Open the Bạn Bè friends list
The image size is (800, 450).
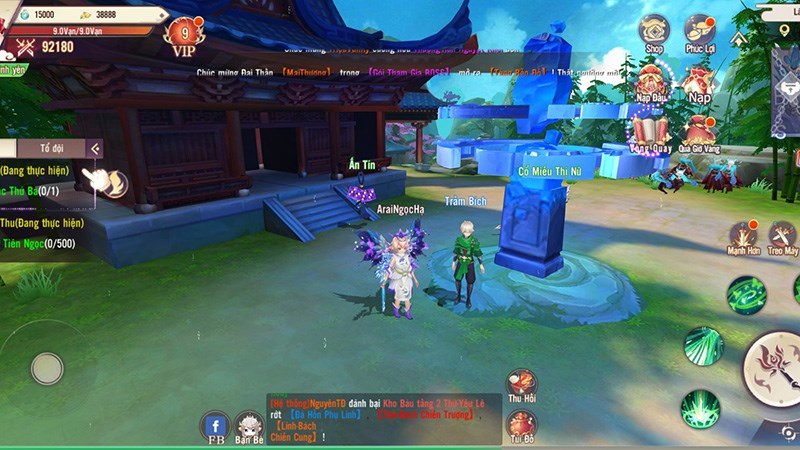[x=248, y=427]
